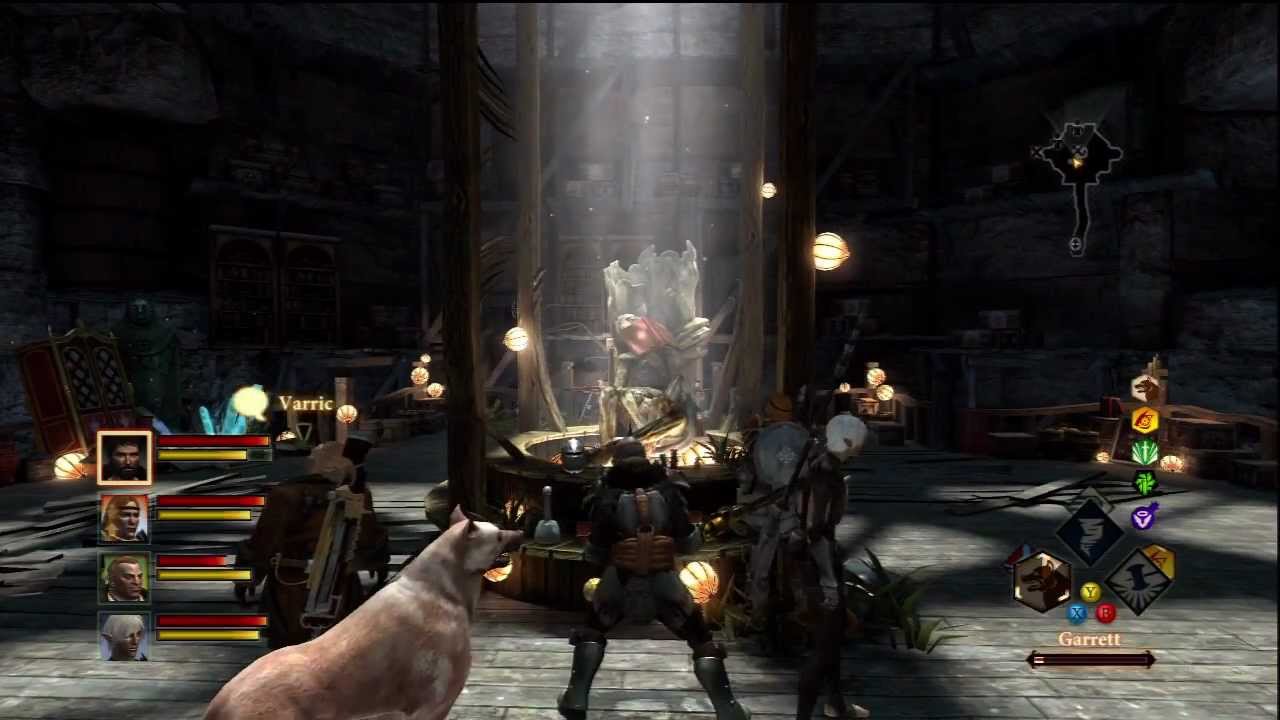
Task: Select the Mabari hound command icon
Action: [x=1143, y=385]
